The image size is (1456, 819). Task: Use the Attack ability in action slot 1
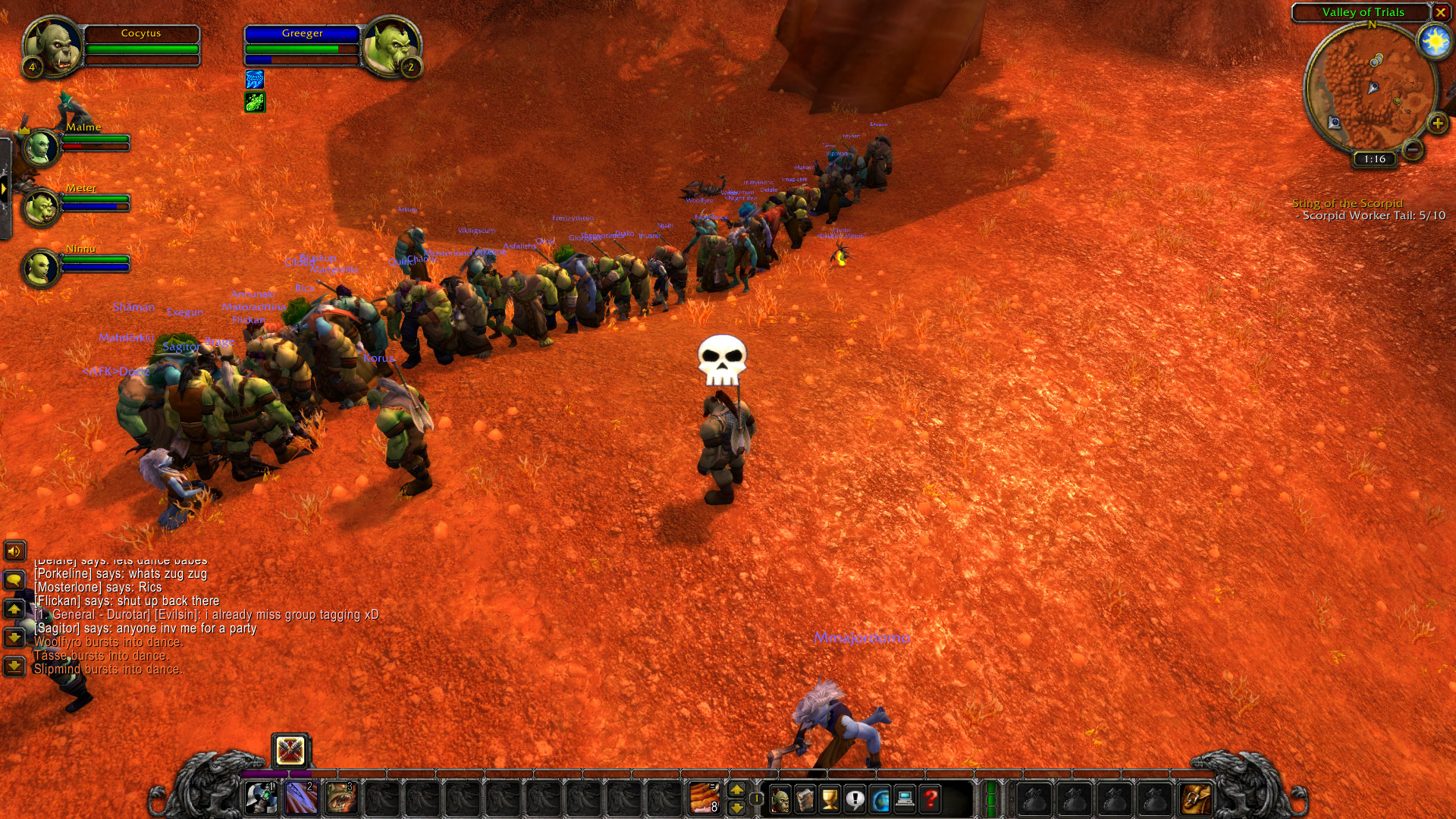pos(261,798)
